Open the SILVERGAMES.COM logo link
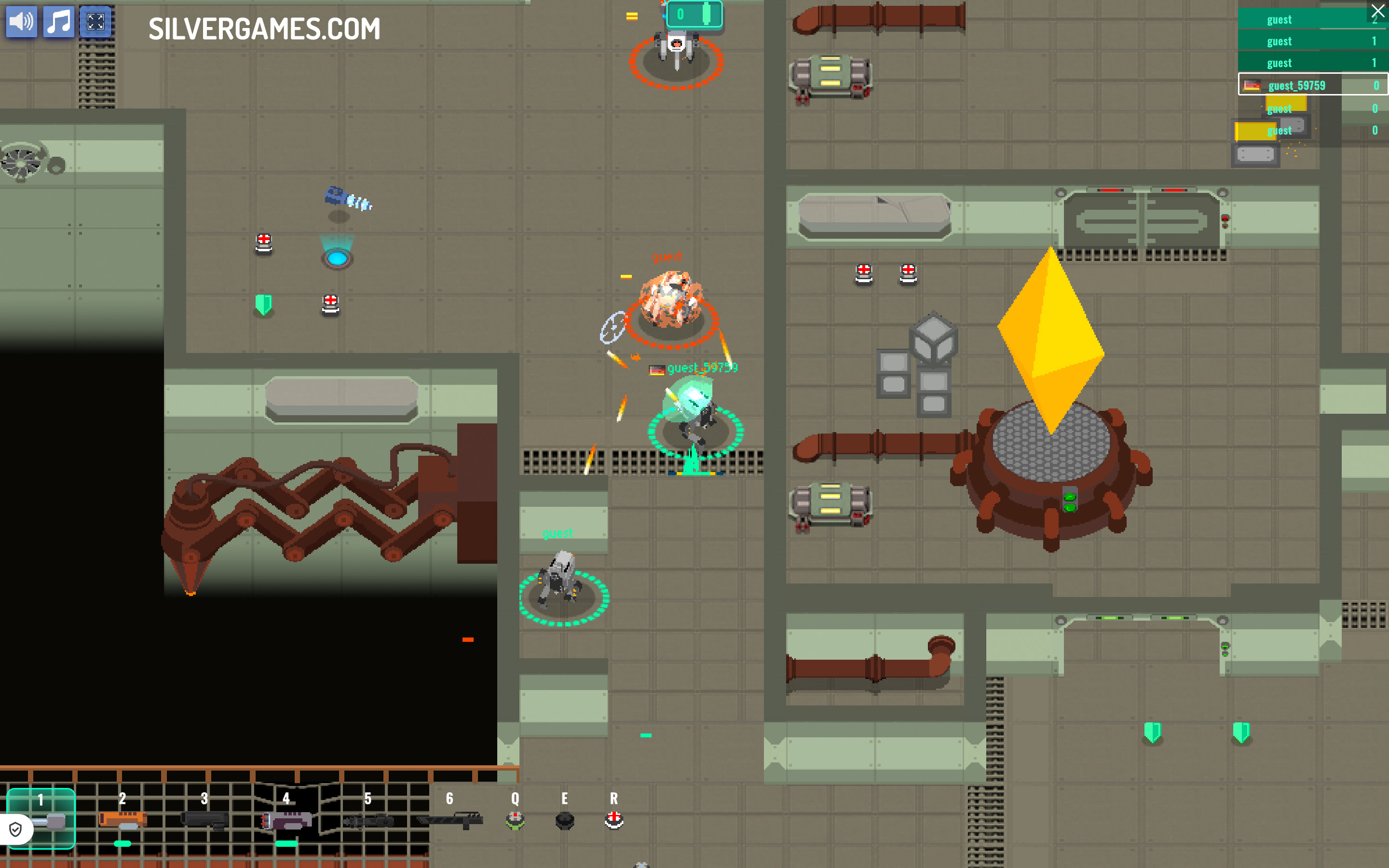The image size is (1389, 868). [264, 29]
